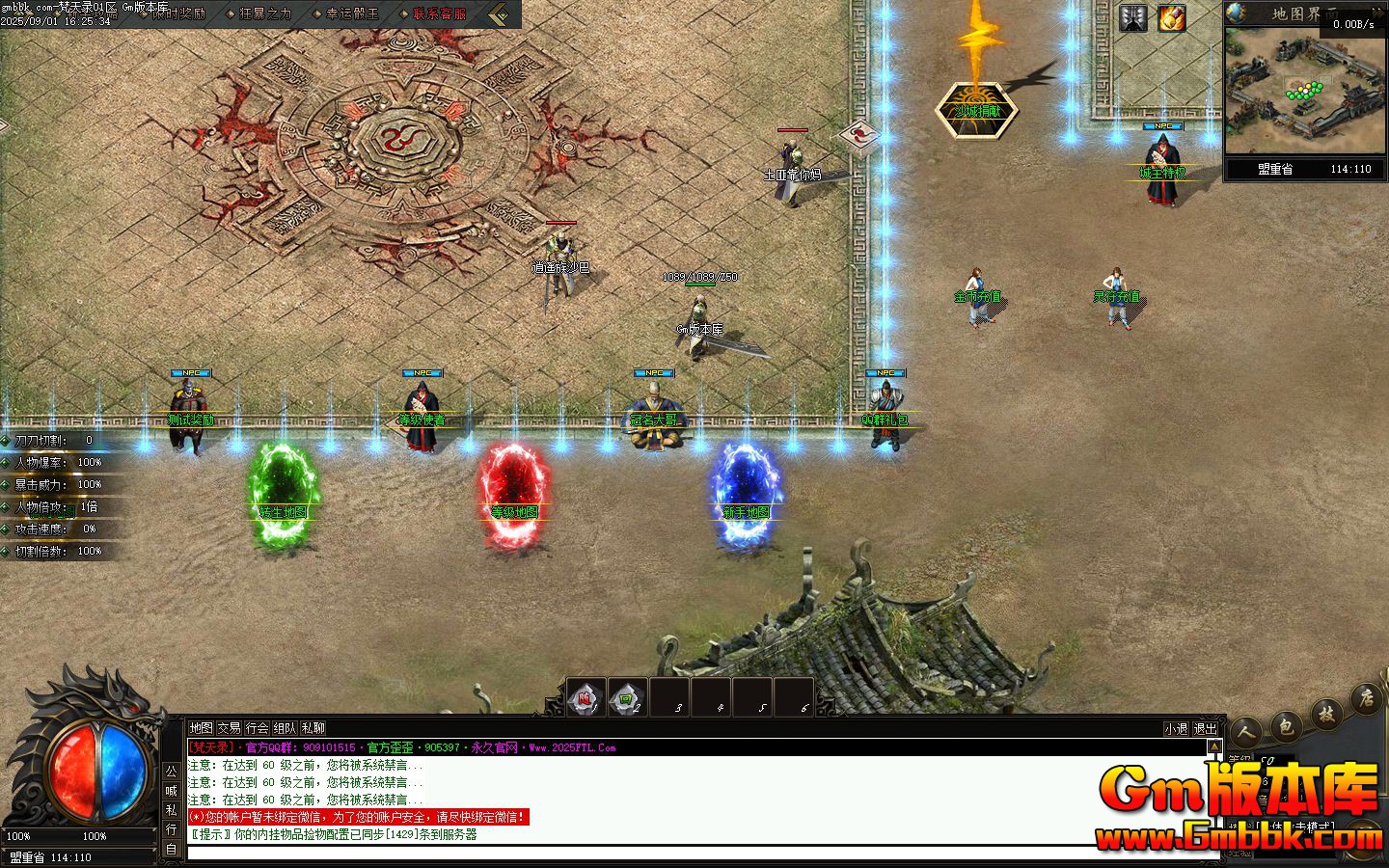
Task: Open the character panel (人) icon
Action: (1247, 731)
